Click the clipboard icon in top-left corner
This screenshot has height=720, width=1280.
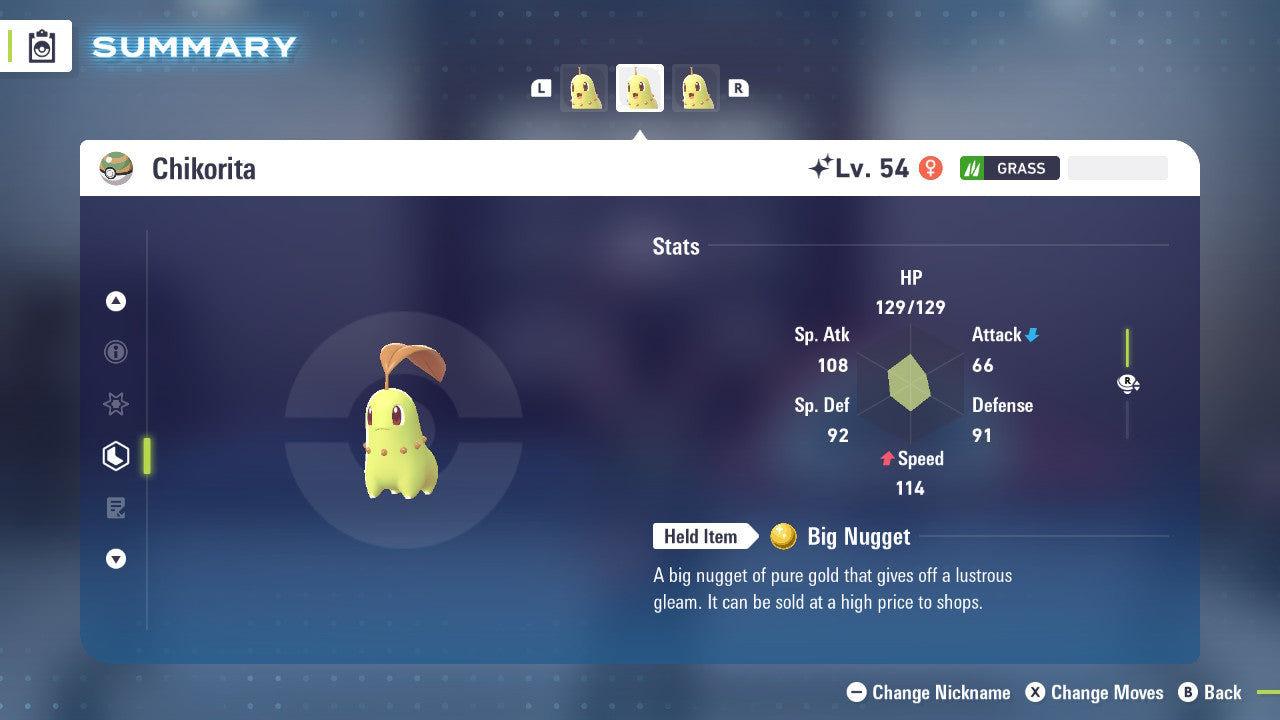coord(40,46)
